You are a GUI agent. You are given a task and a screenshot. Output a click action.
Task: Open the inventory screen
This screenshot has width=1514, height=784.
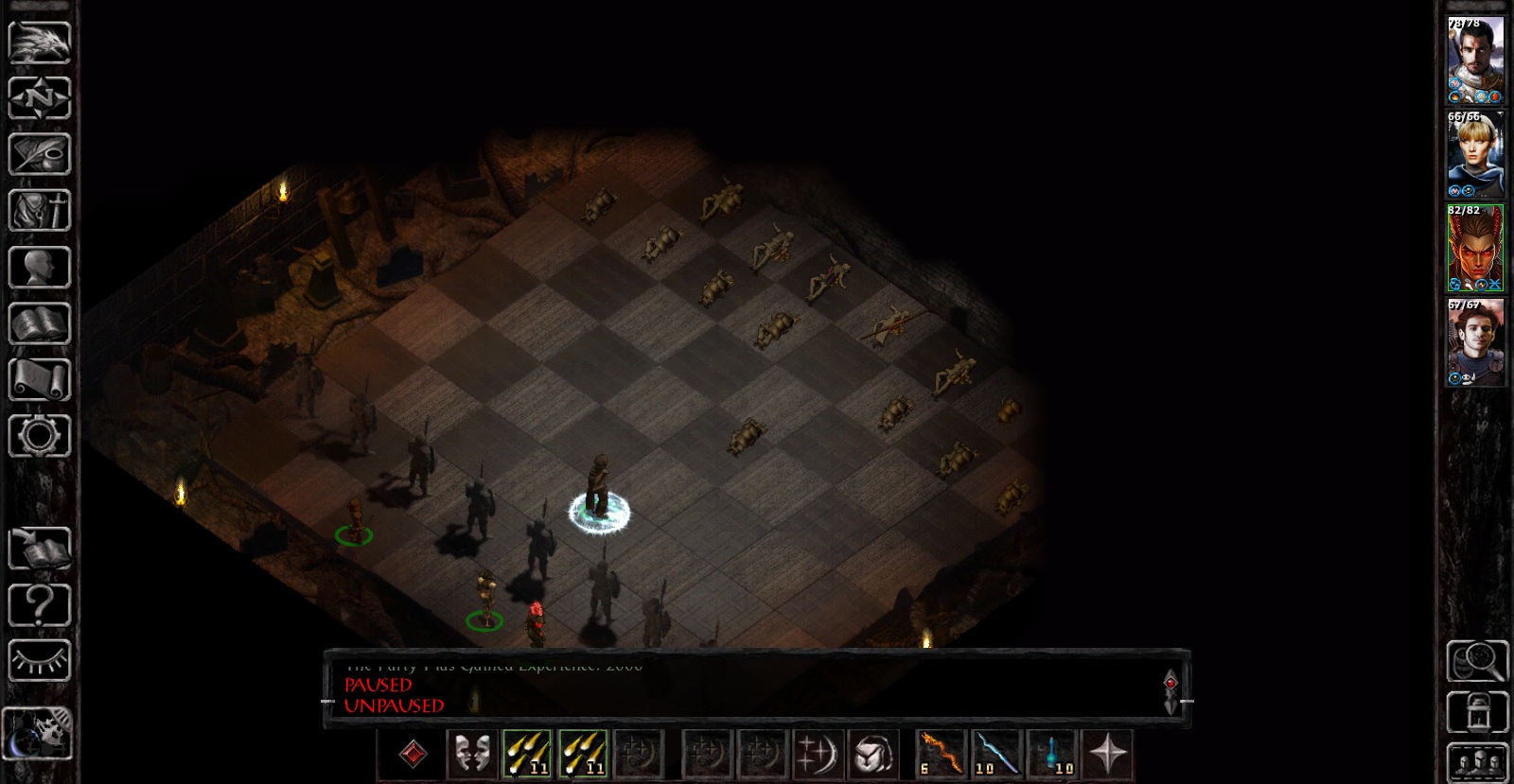40,211
